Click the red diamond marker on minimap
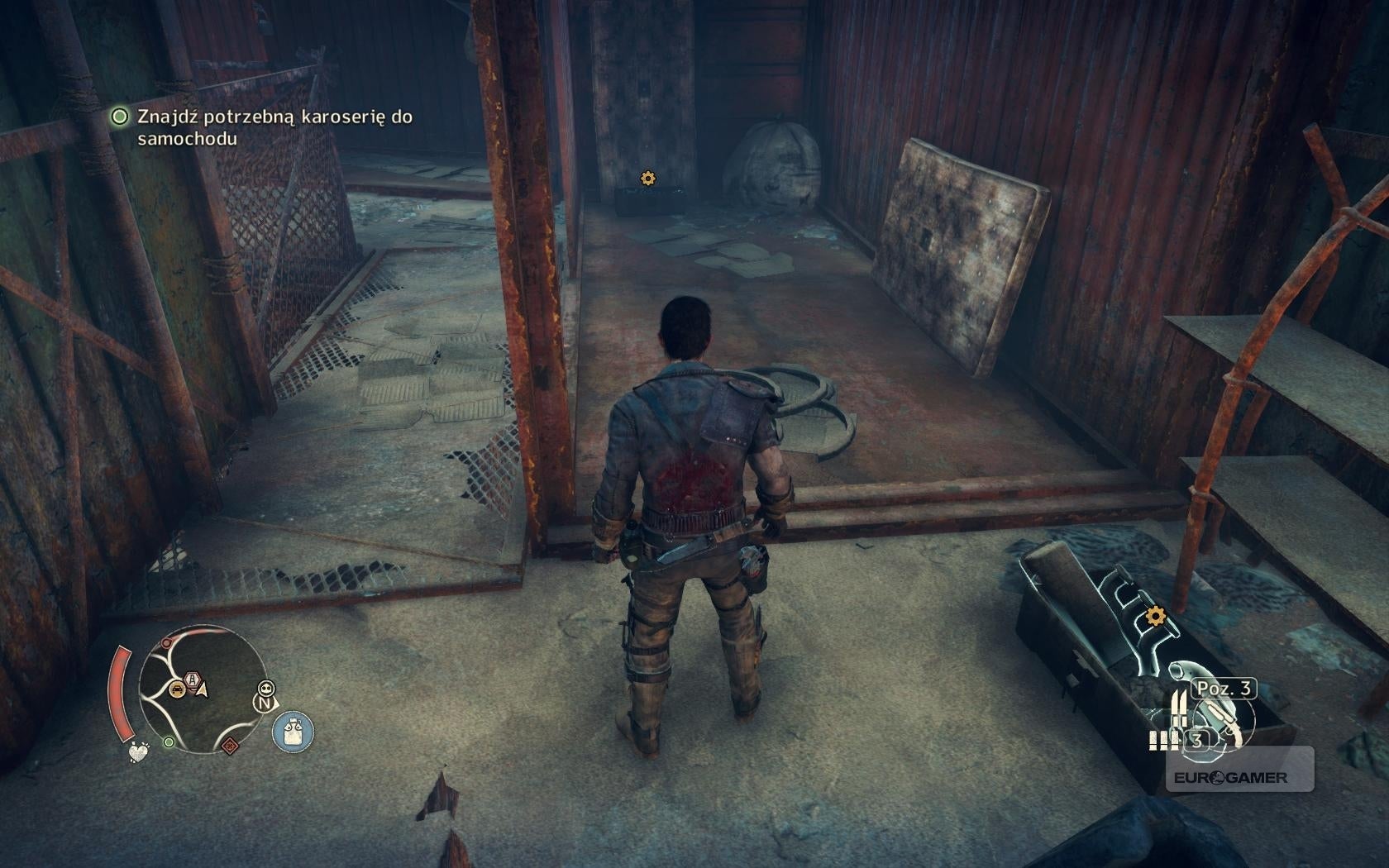Image resolution: width=1389 pixels, height=868 pixels. click(x=230, y=746)
